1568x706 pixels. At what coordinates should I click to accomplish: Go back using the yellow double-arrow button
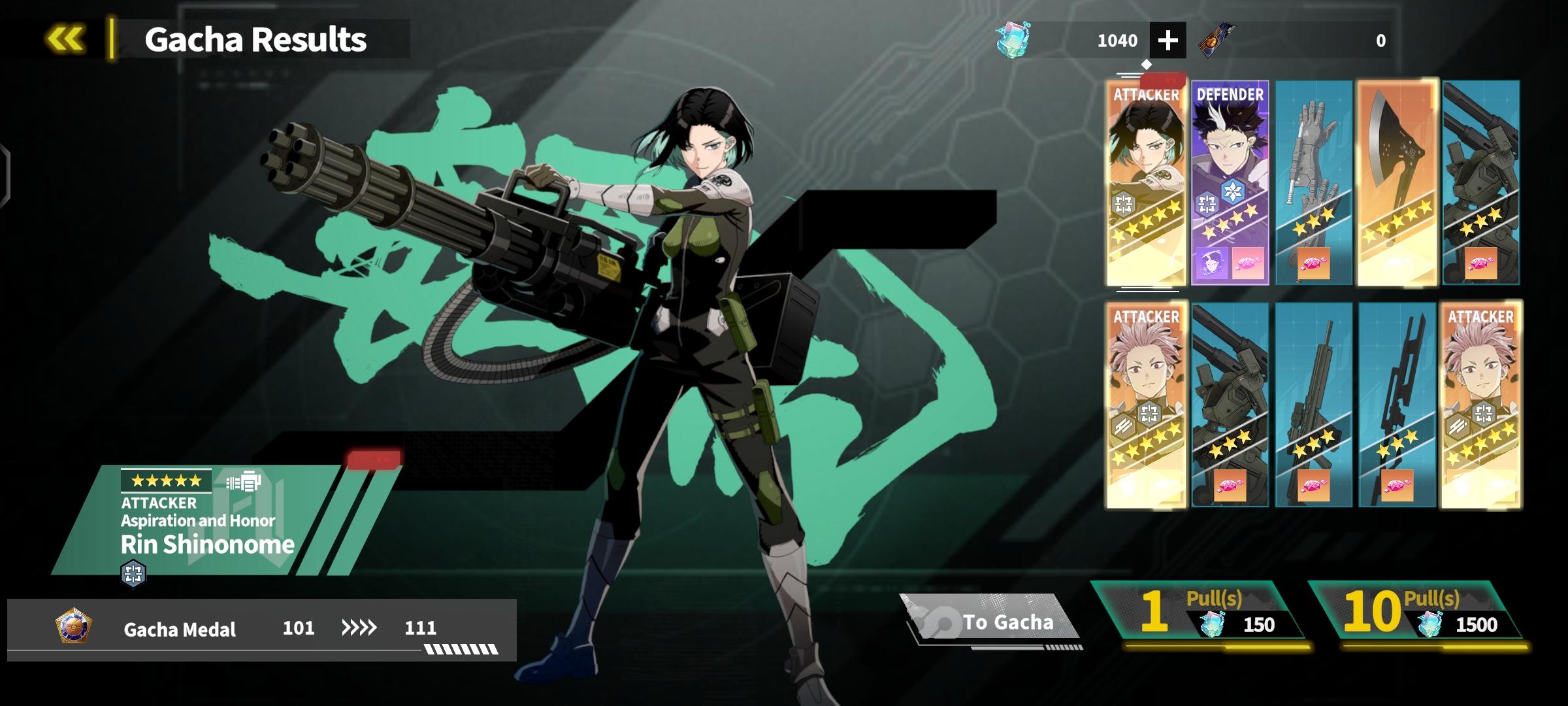(x=65, y=39)
